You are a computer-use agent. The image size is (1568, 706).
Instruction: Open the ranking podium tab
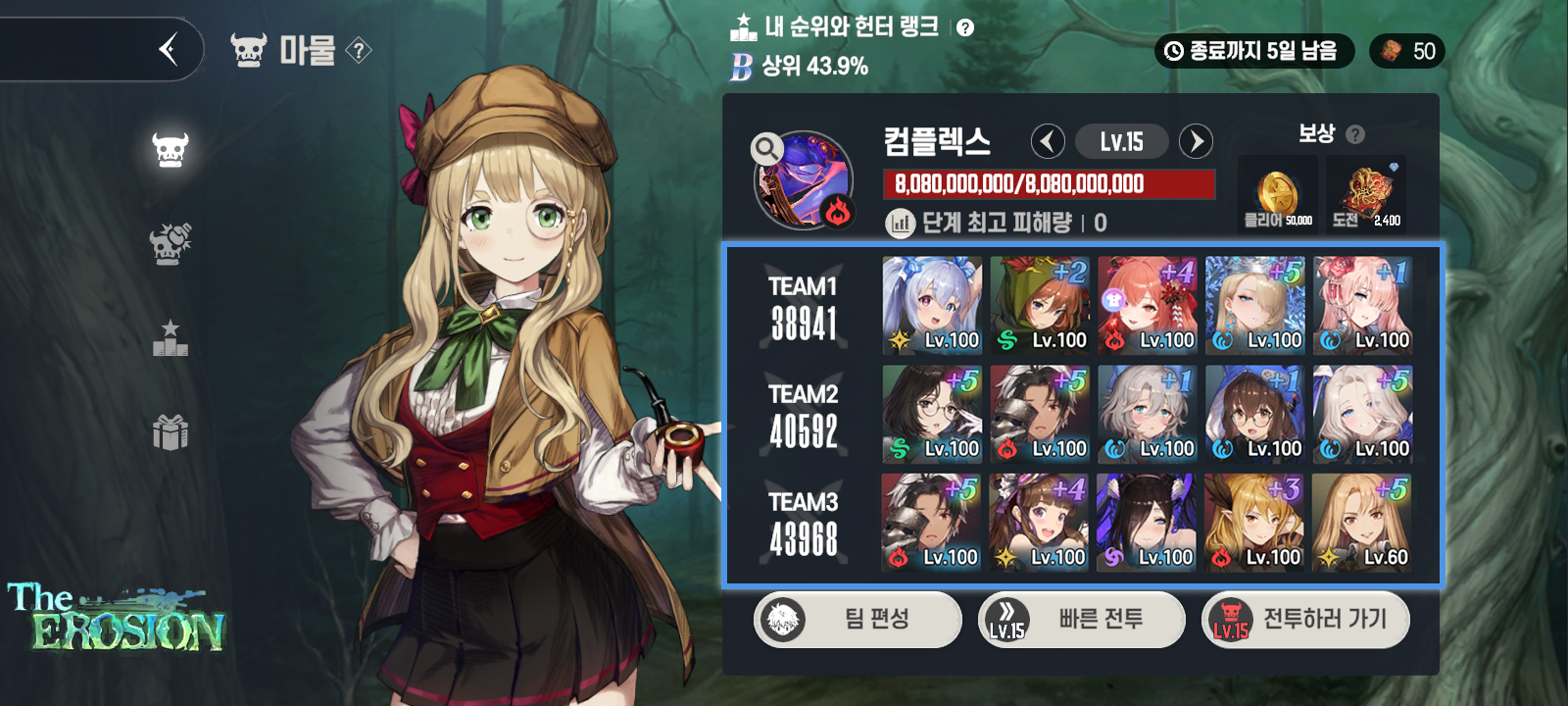tap(170, 337)
